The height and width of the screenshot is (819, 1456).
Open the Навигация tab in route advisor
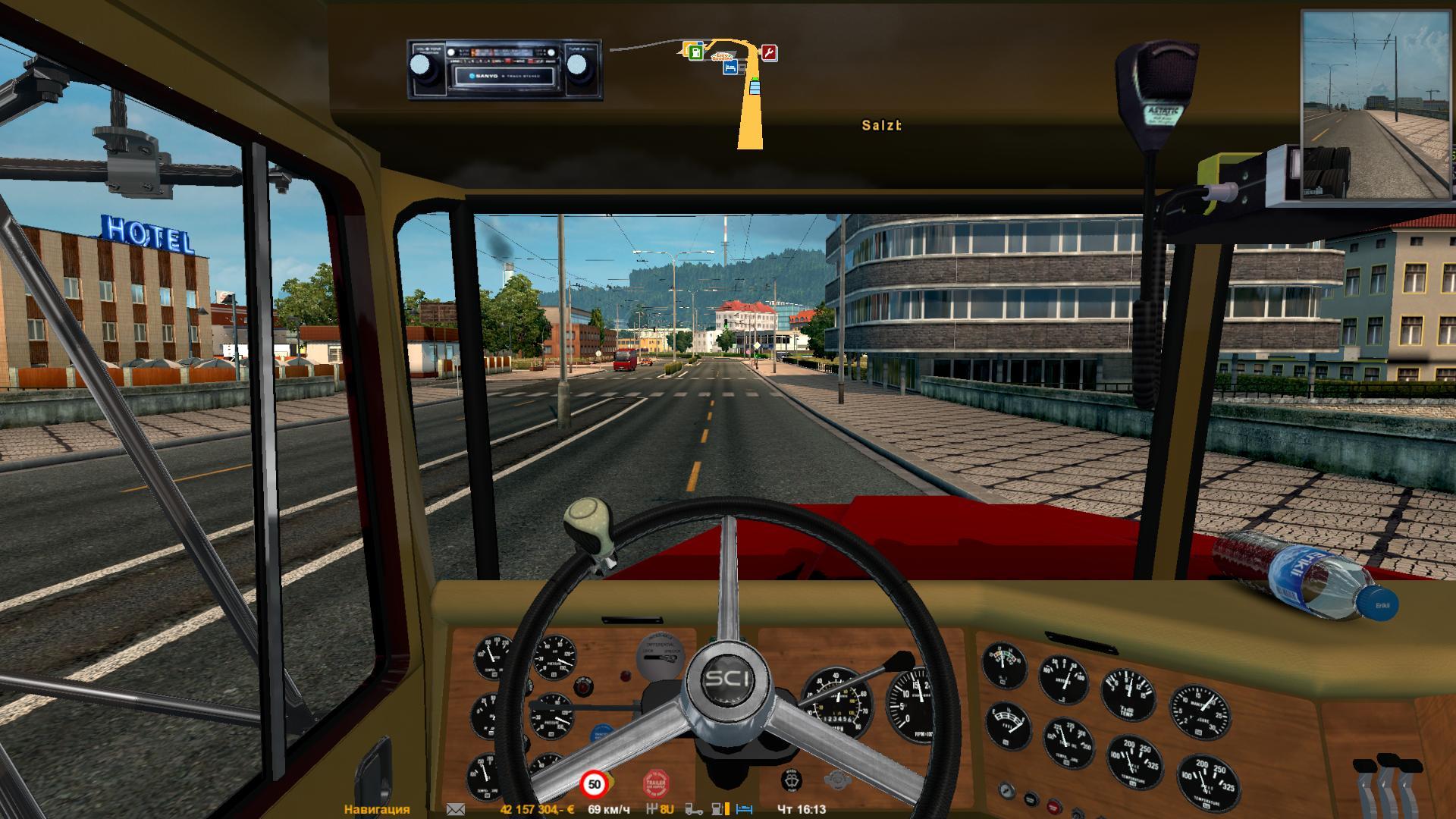click(377, 809)
